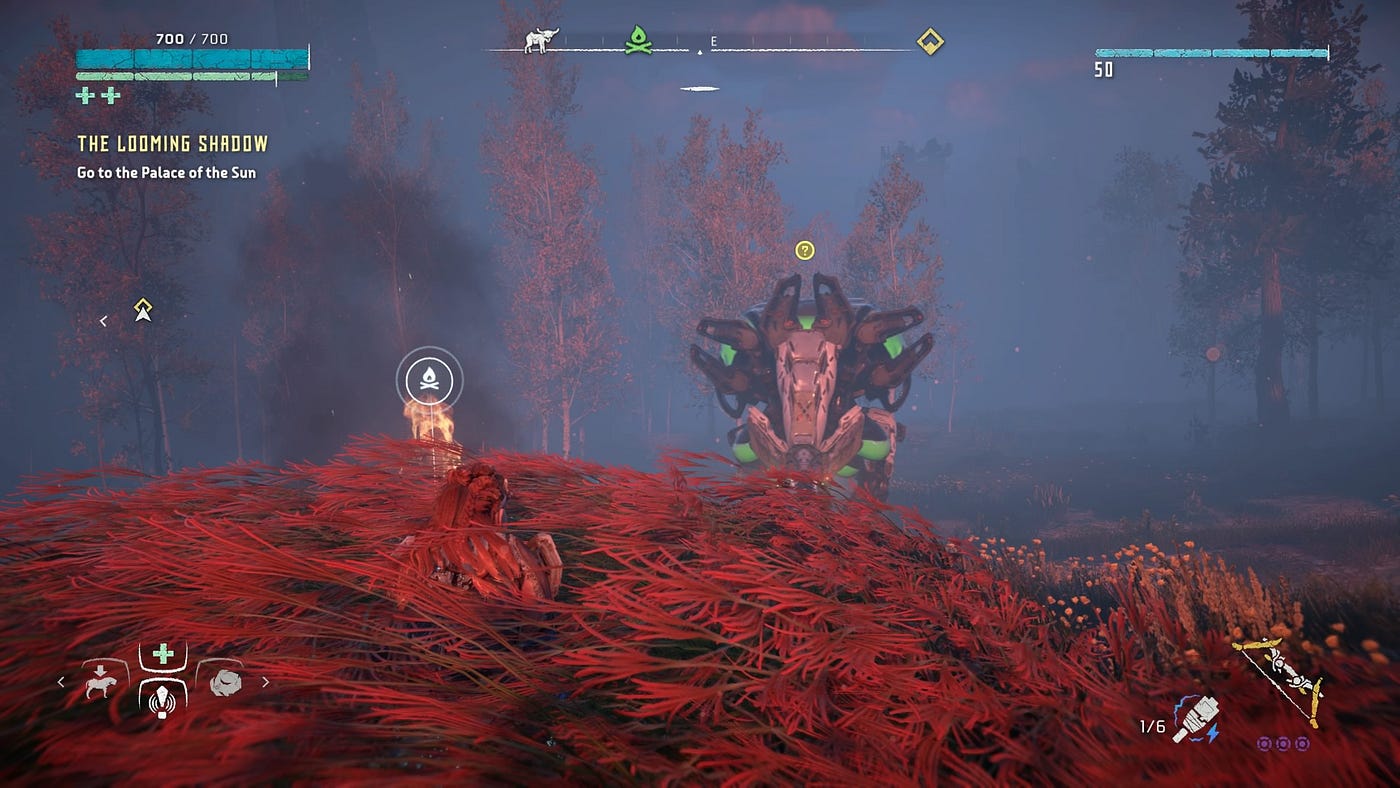Cycle tools with the left arrow
The image size is (1400, 788).
[61, 682]
